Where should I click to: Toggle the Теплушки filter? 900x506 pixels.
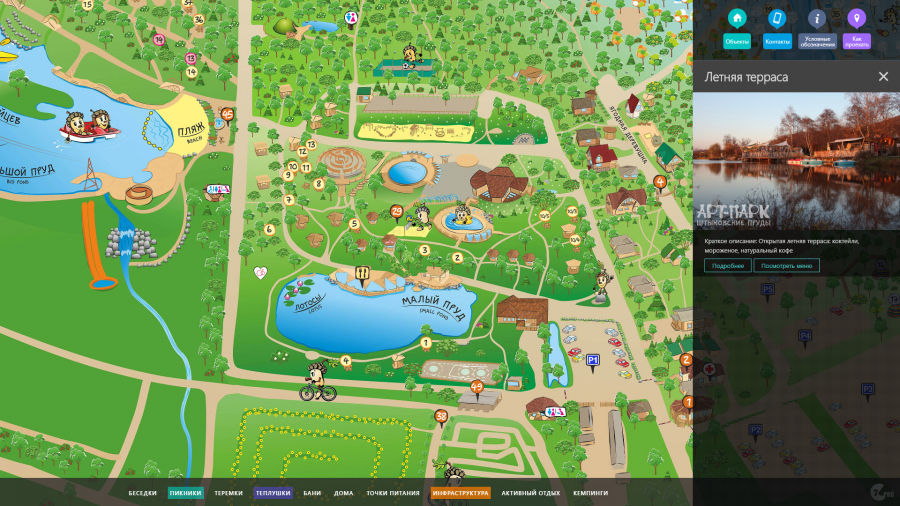[x=272, y=493]
